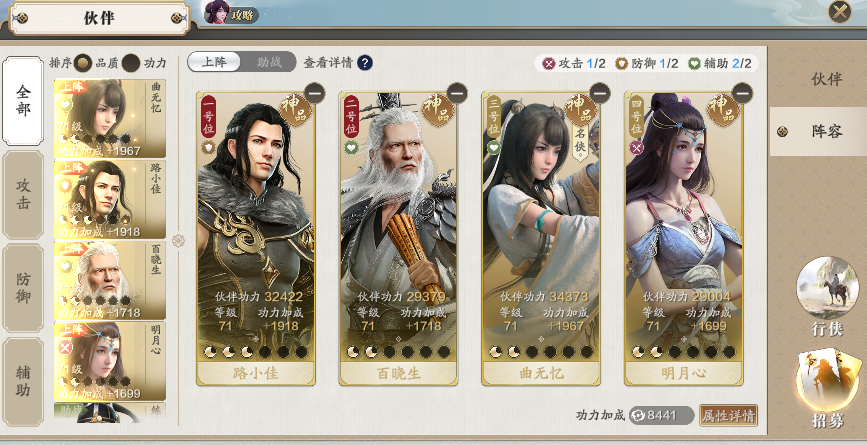Remove 曲无忆 using her card's minus button
The image size is (867, 445).
599,93
